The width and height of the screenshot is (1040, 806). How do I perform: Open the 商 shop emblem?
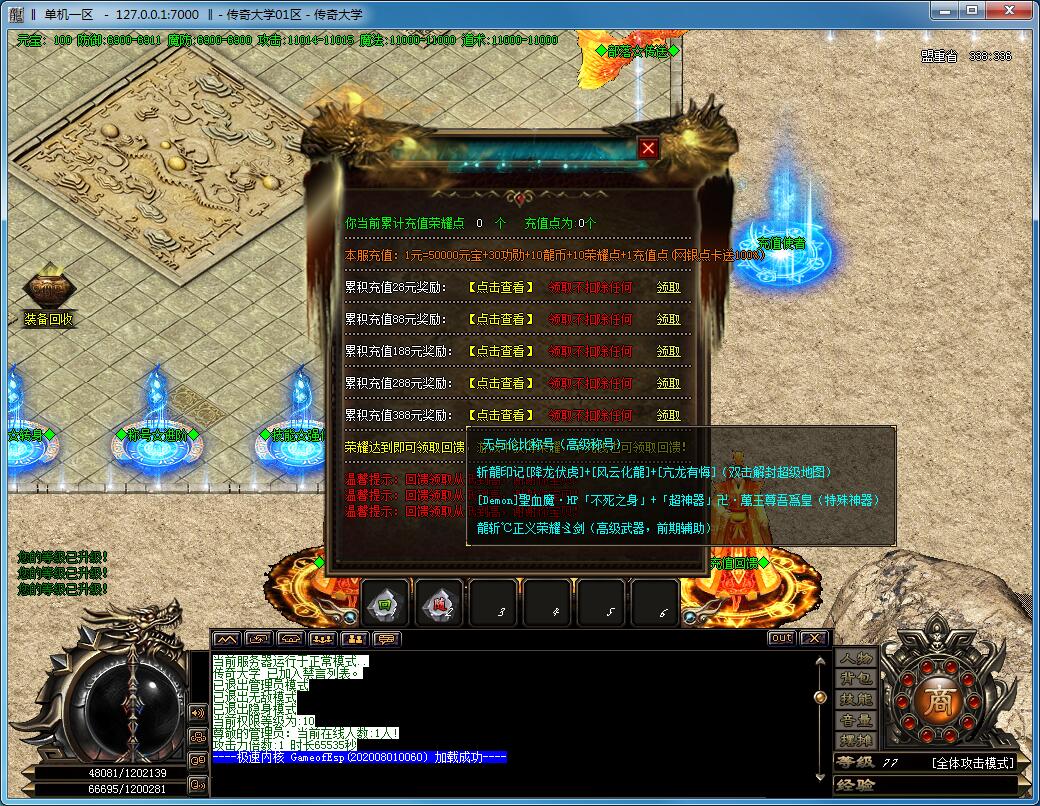pyautogui.click(x=937, y=696)
